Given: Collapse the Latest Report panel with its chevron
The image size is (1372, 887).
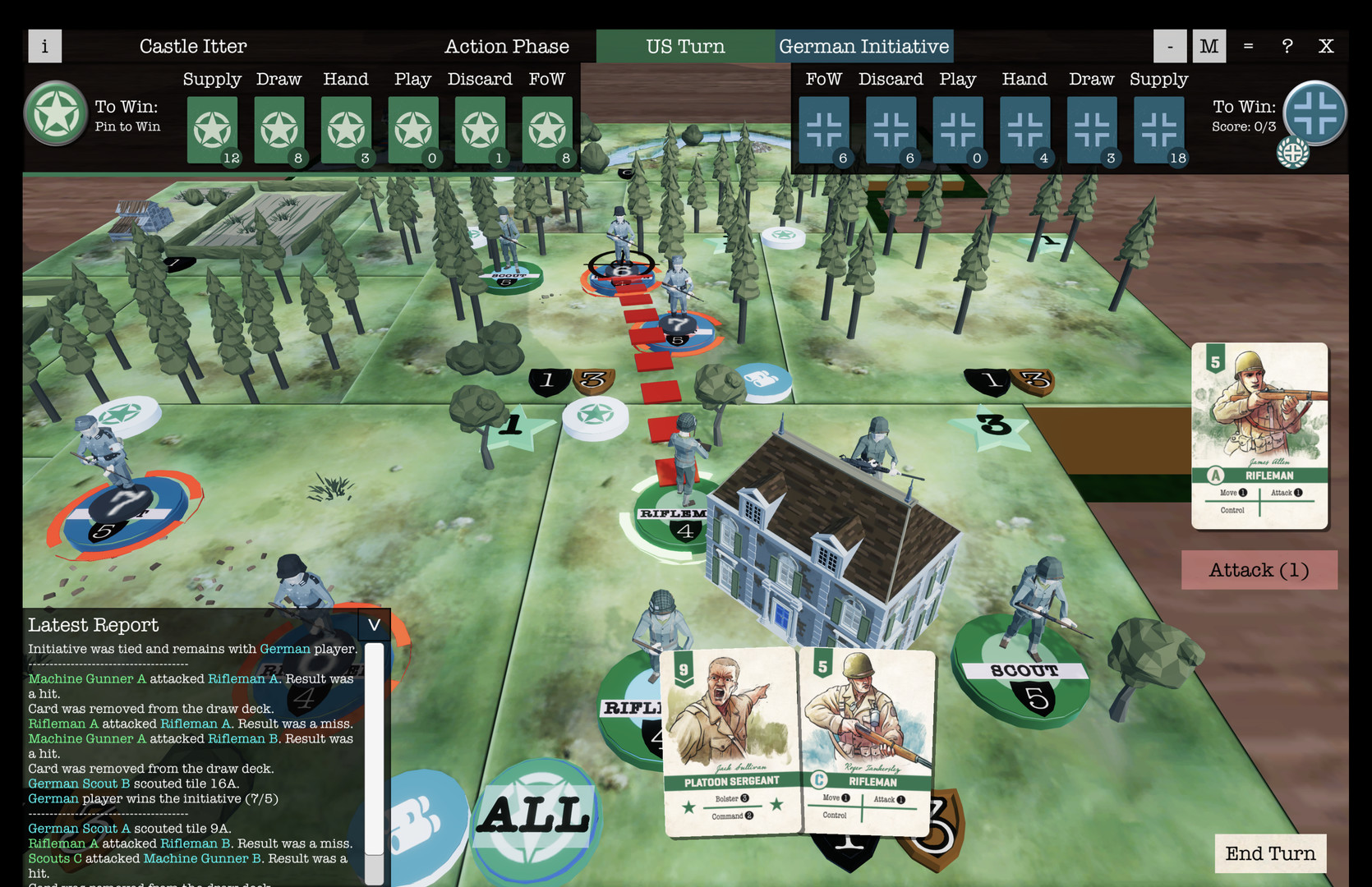Looking at the screenshot, I should (x=374, y=625).
